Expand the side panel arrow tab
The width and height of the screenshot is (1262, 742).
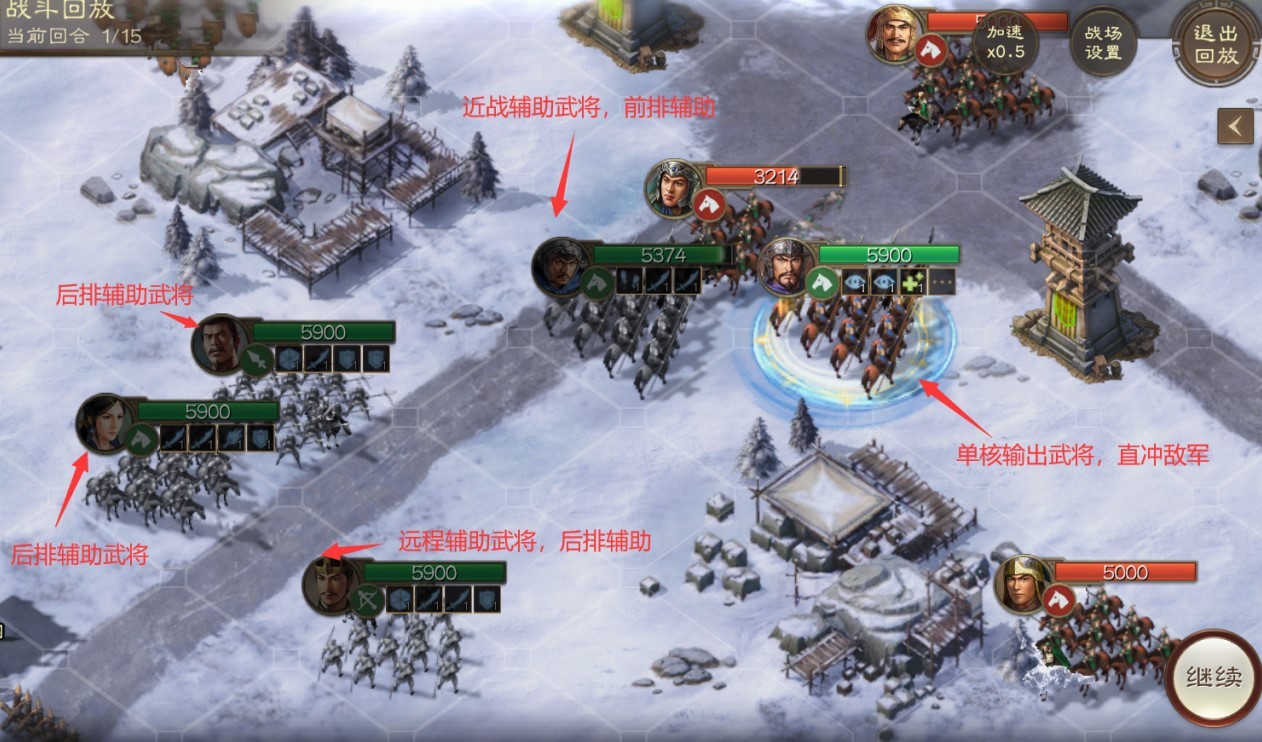point(1236,126)
